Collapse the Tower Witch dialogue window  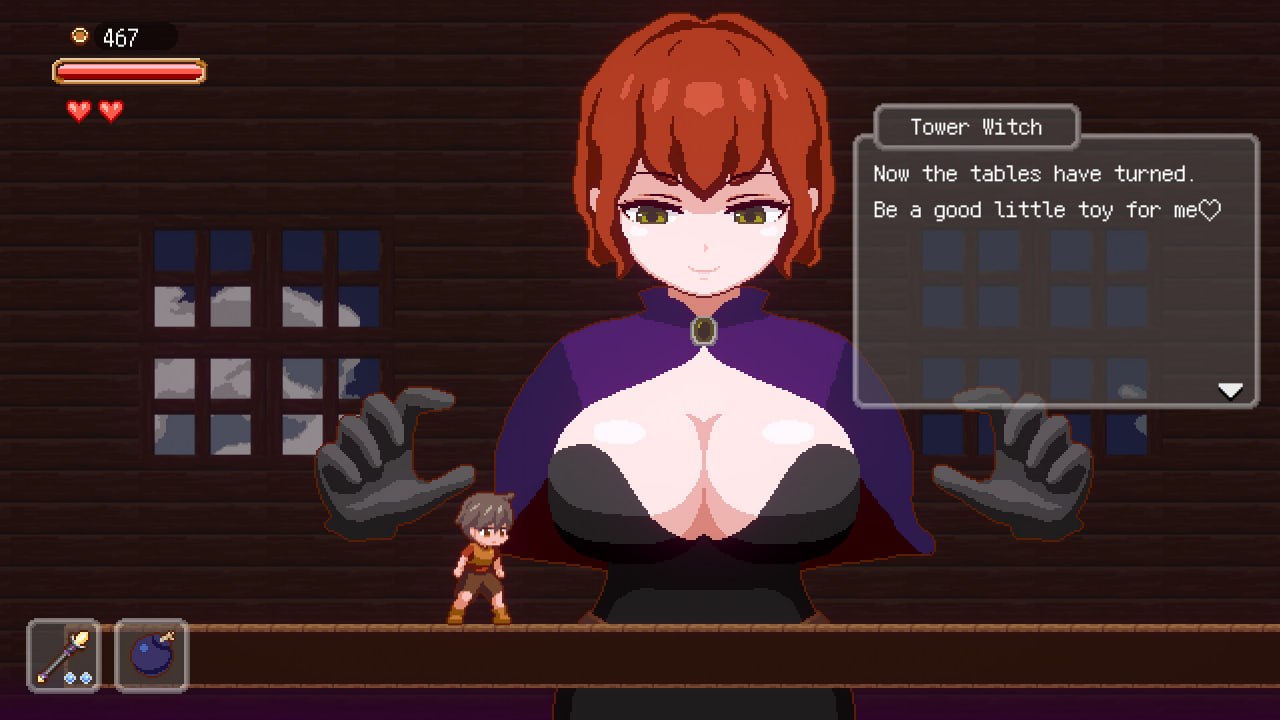[1055, 270]
